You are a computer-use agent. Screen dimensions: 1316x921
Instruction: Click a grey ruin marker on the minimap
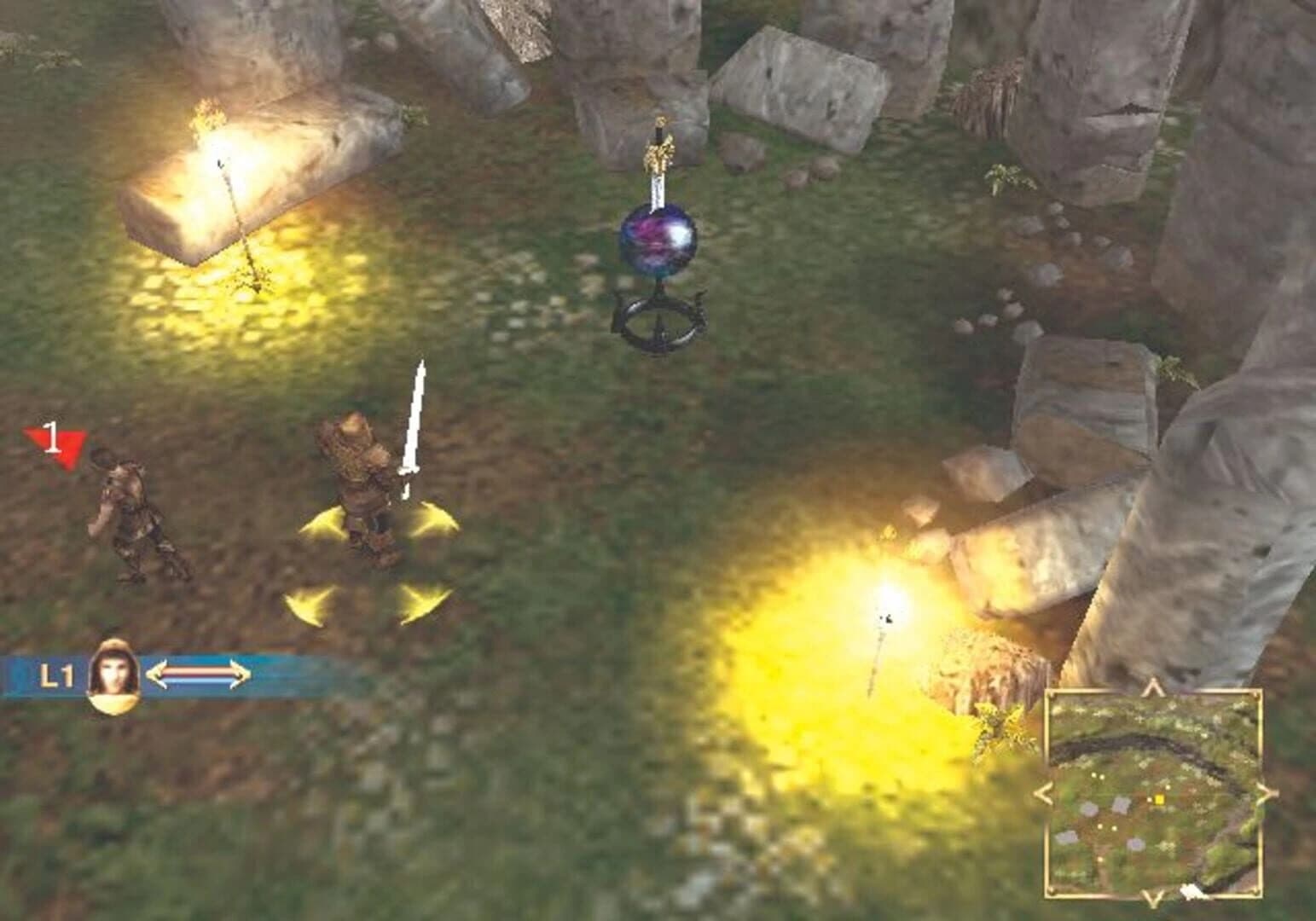(1088, 808)
